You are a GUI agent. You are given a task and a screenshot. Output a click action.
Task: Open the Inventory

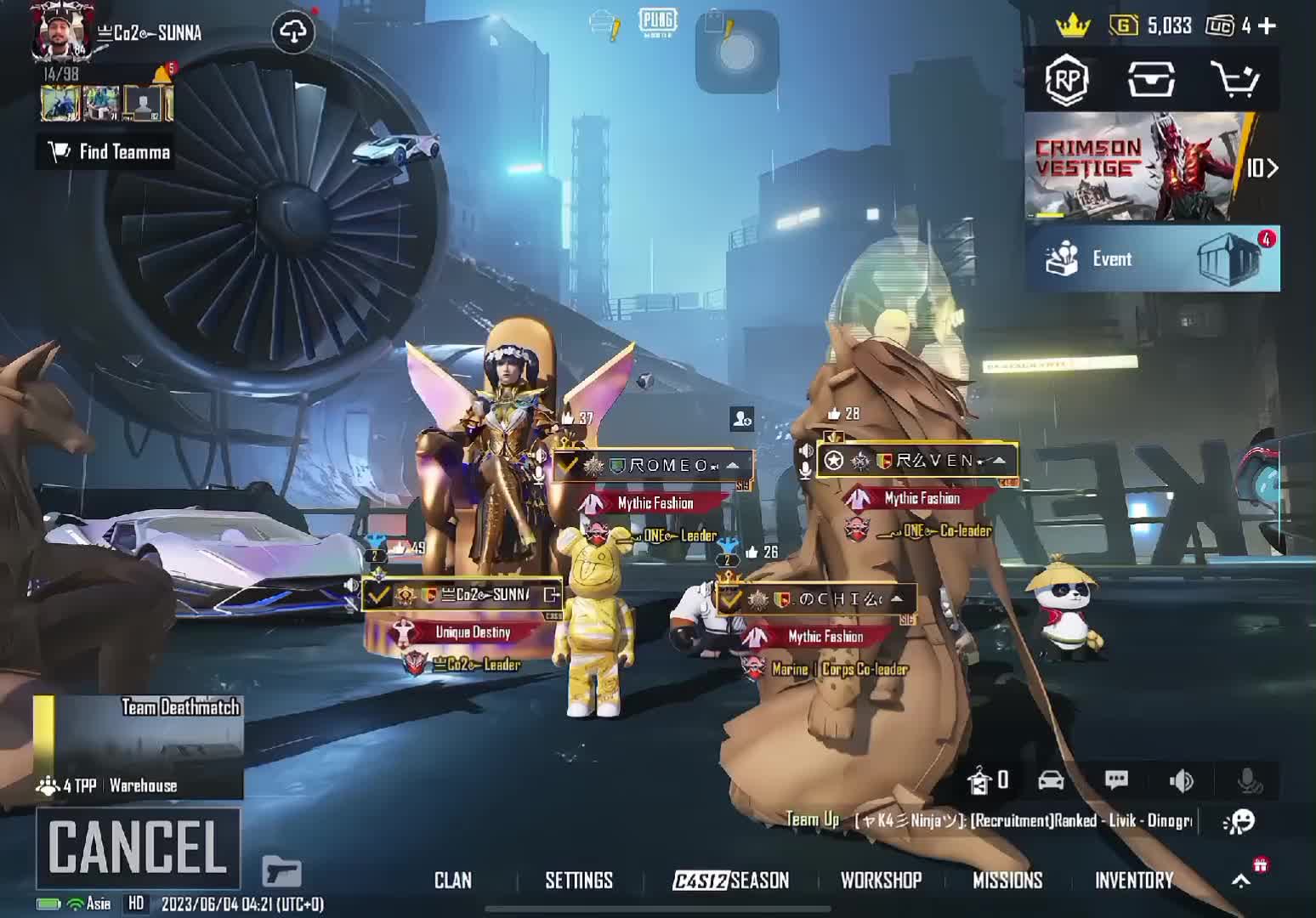point(1133,881)
